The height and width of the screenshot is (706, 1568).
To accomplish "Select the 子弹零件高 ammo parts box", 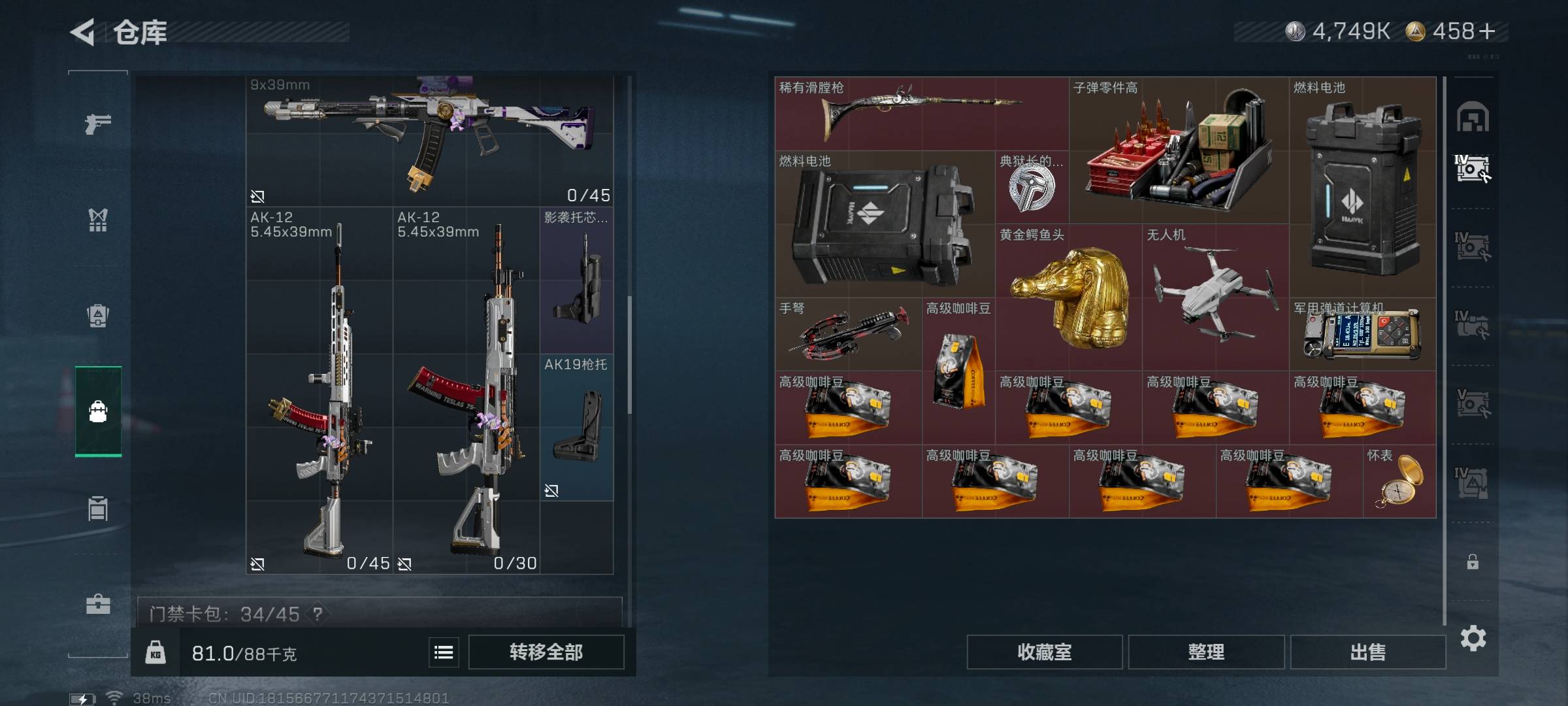I will click(x=1179, y=150).
